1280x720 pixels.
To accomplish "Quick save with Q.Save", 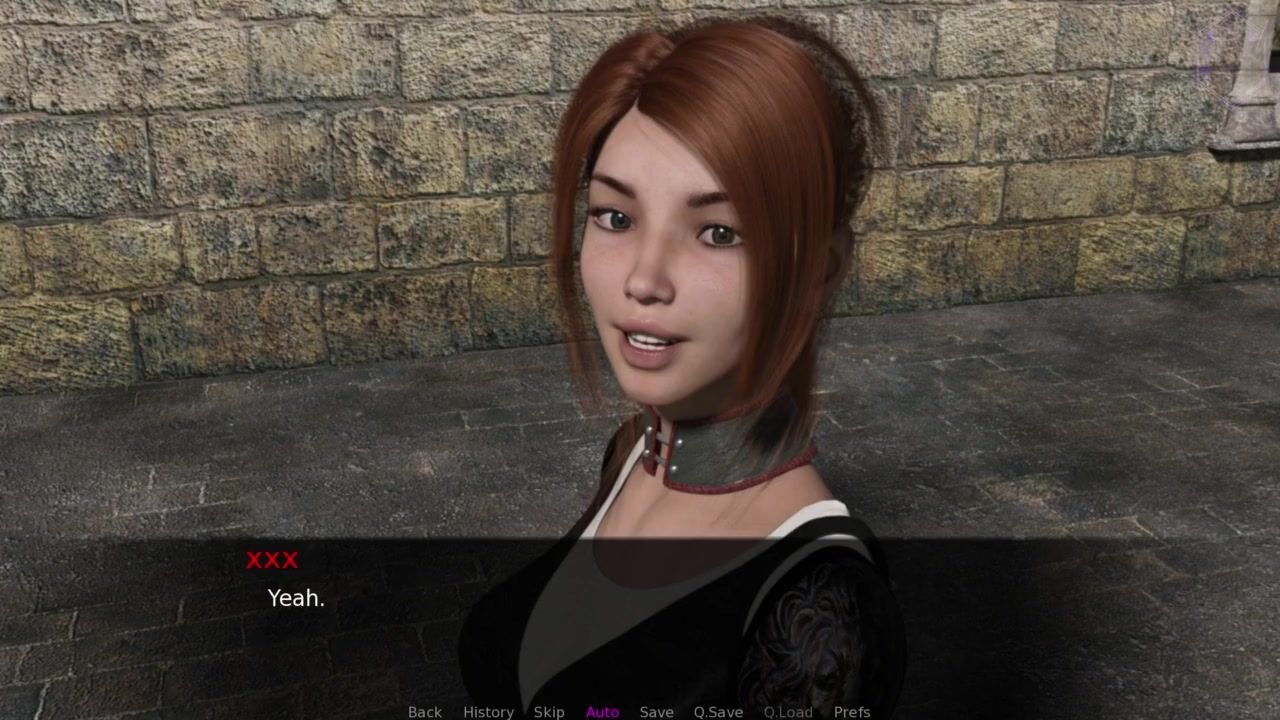I will tap(718, 711).
